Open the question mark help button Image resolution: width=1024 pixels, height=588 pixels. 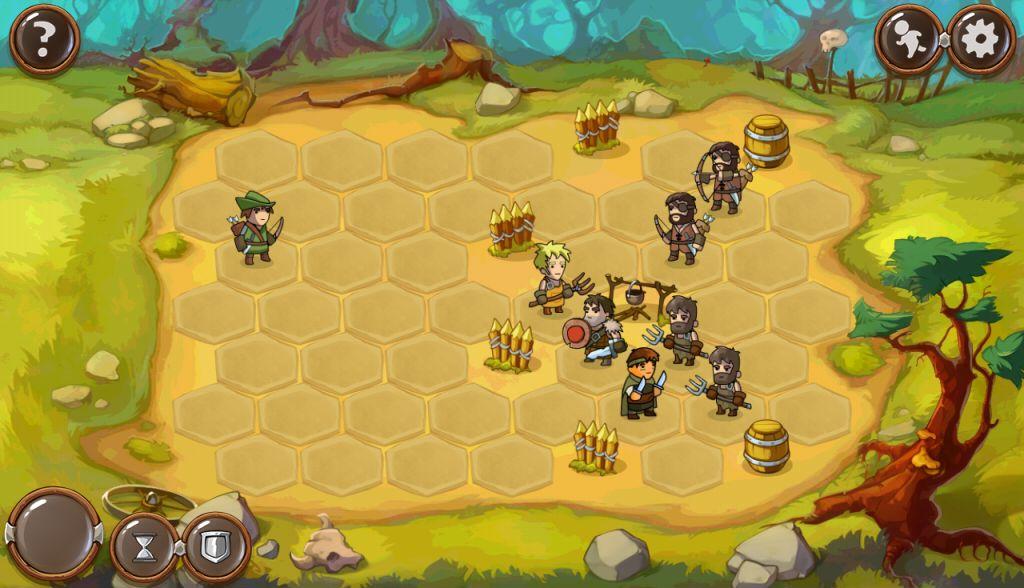44,39
